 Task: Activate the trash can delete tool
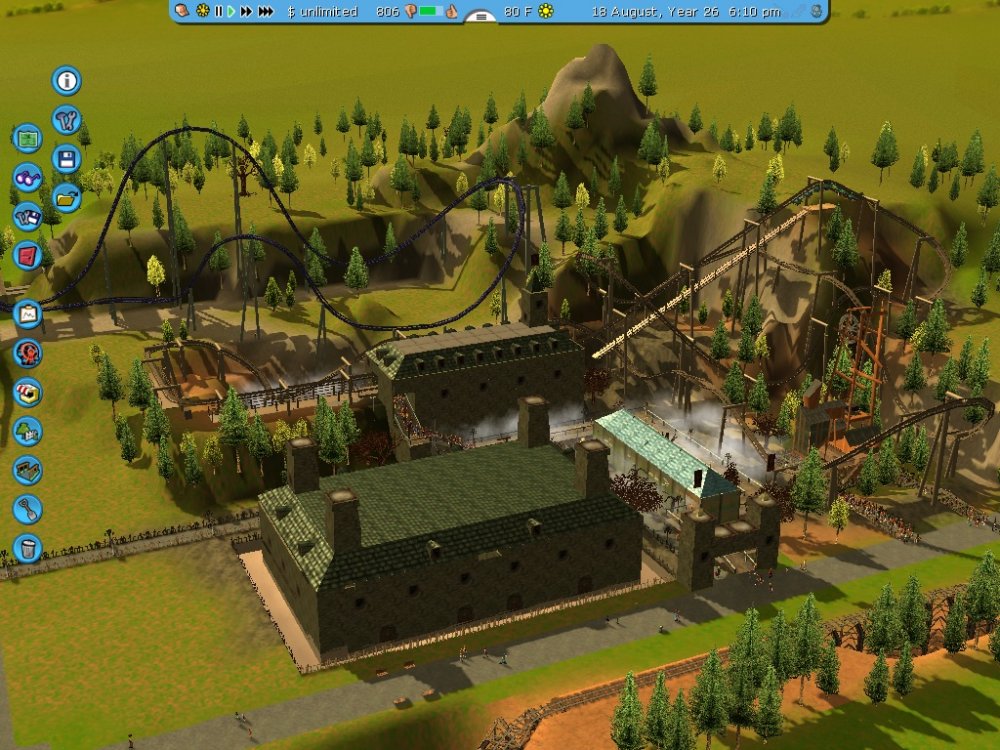(27, 548)
